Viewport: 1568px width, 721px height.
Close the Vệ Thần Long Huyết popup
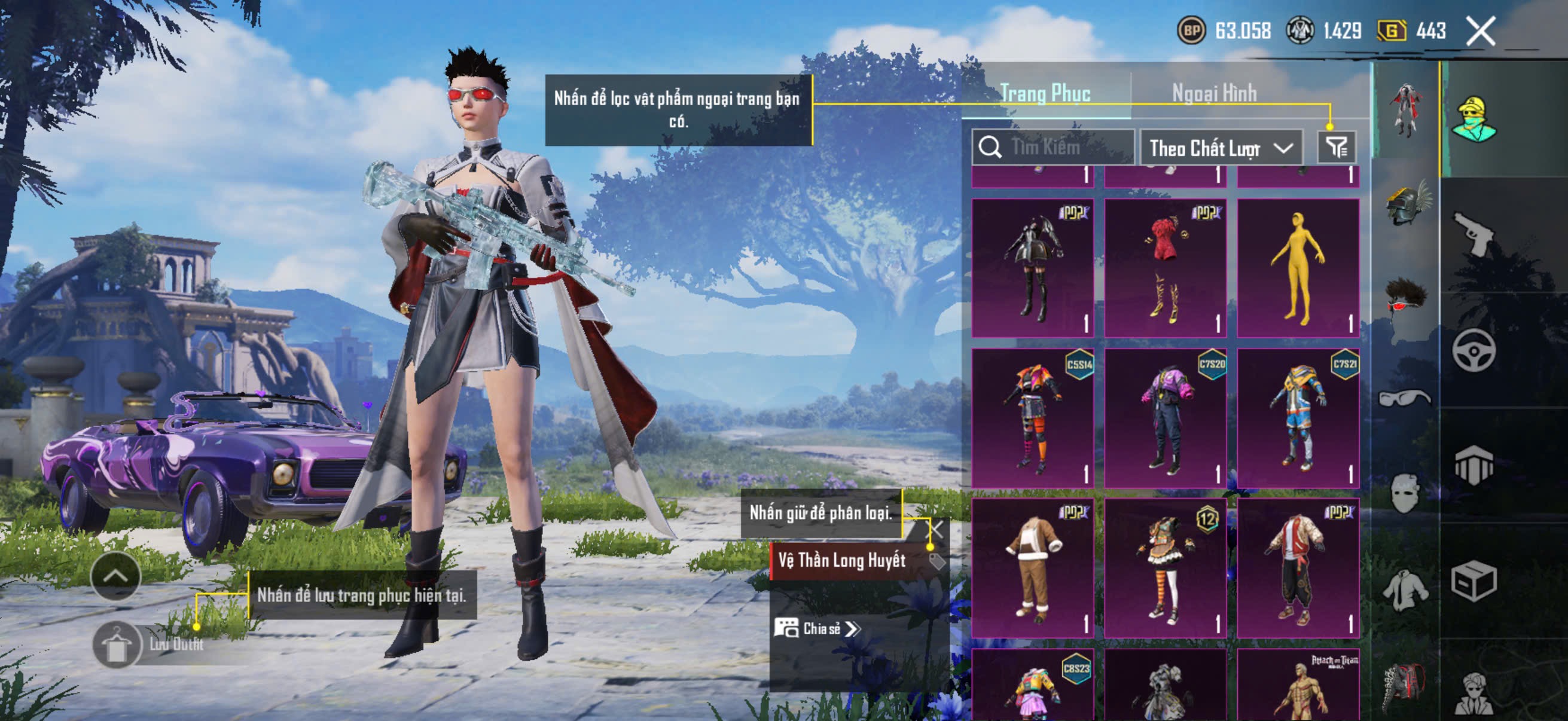[935, 528]
